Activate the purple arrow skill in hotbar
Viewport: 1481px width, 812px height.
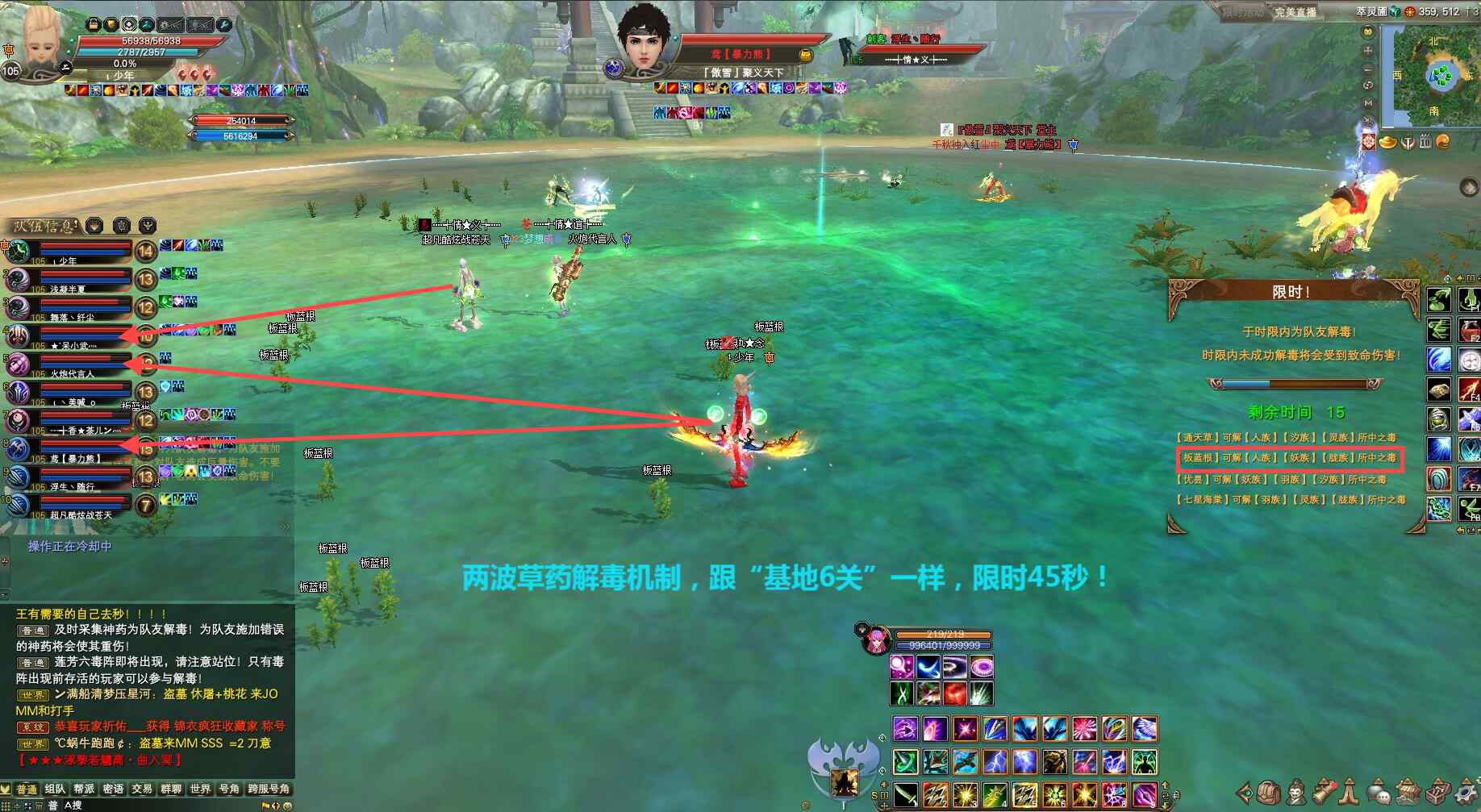tap(904, 730)
